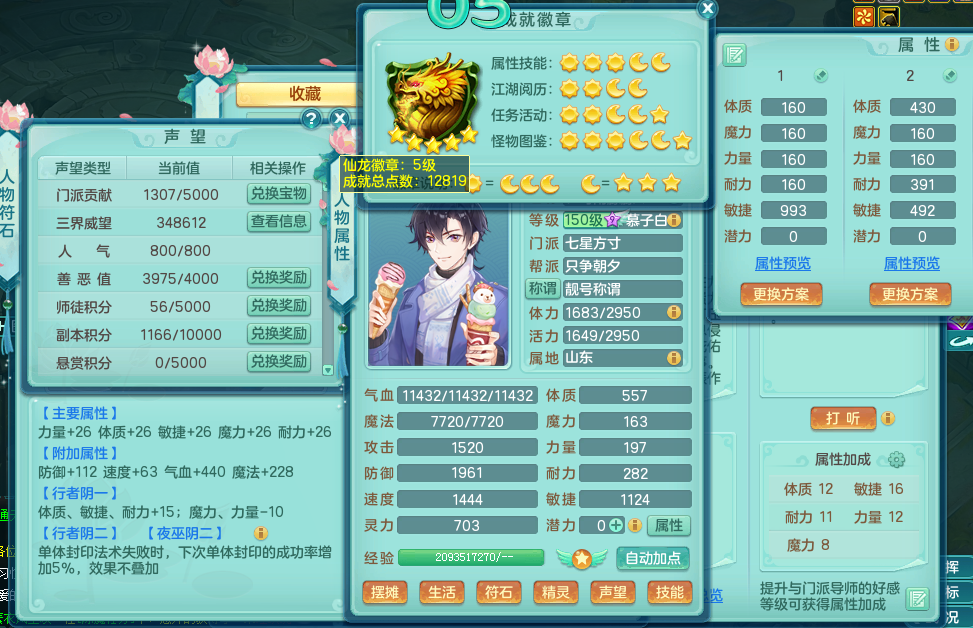Image resolution: width=973 pixels, height=628 pixels.
Task: Redeem 副本积分 reward via 兑换奖励
Action: pos(278,334)
